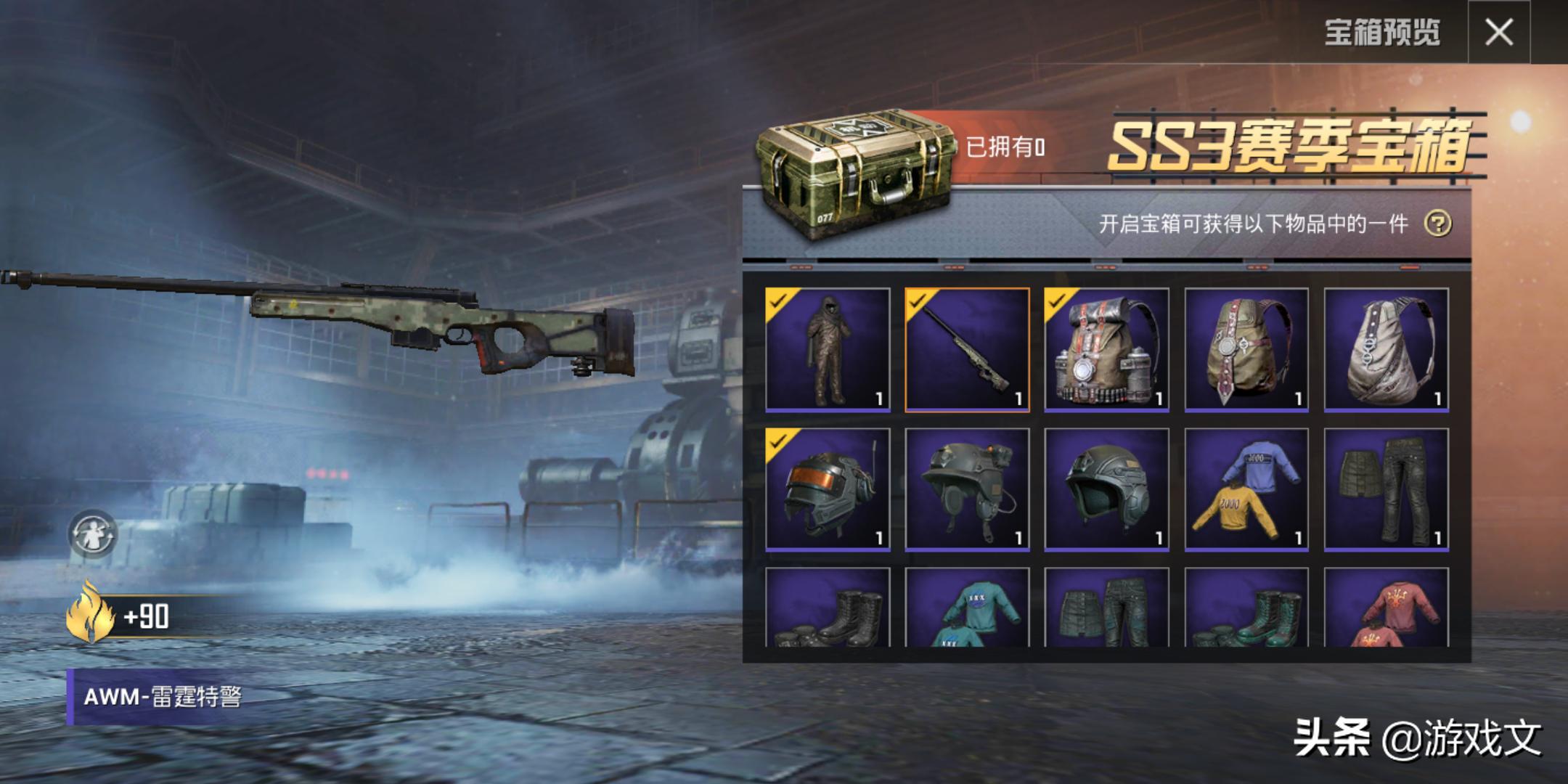Pick the olive green backpack tile
Screen dimensions: 1568x784
pos(1246,349)
